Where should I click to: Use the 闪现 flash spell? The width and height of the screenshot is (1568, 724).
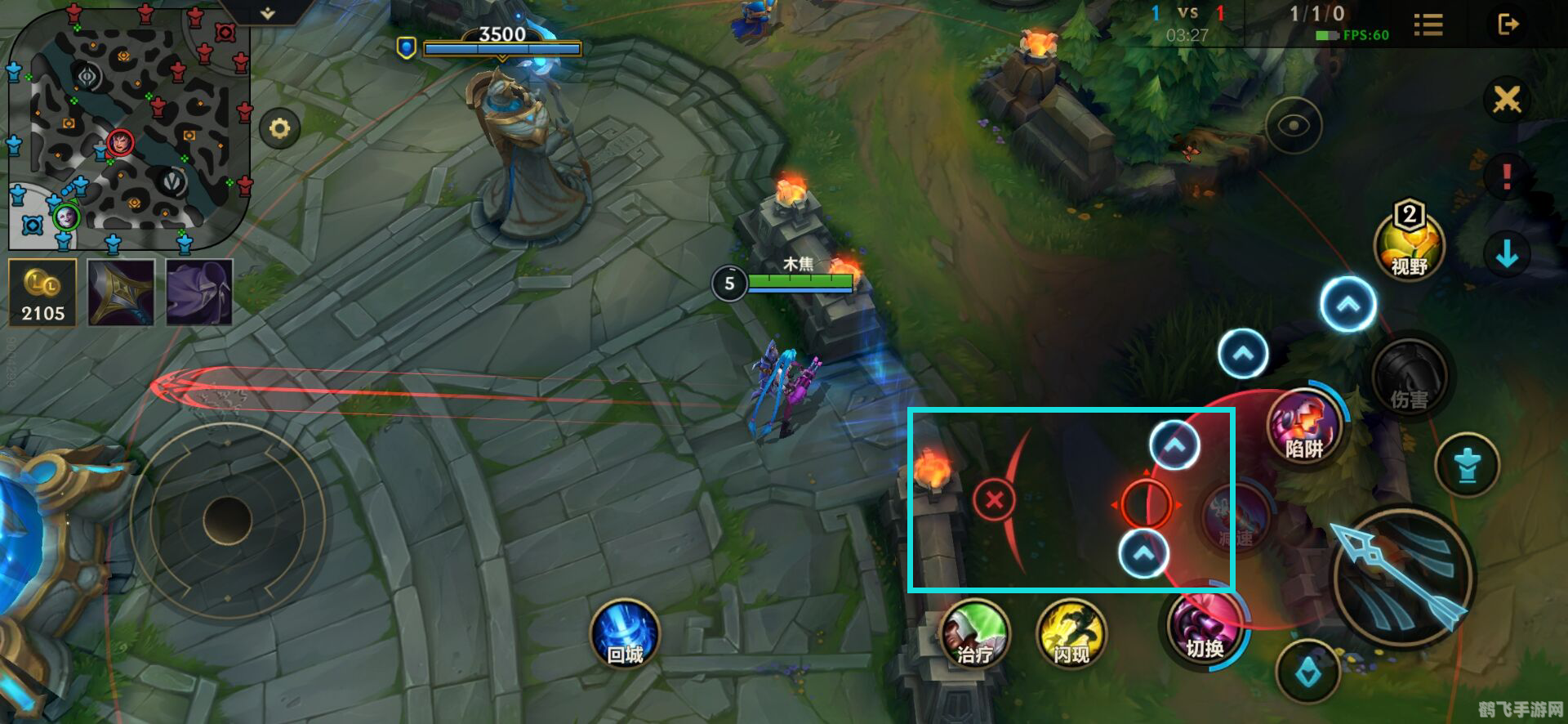click(x=1071, y=635)
